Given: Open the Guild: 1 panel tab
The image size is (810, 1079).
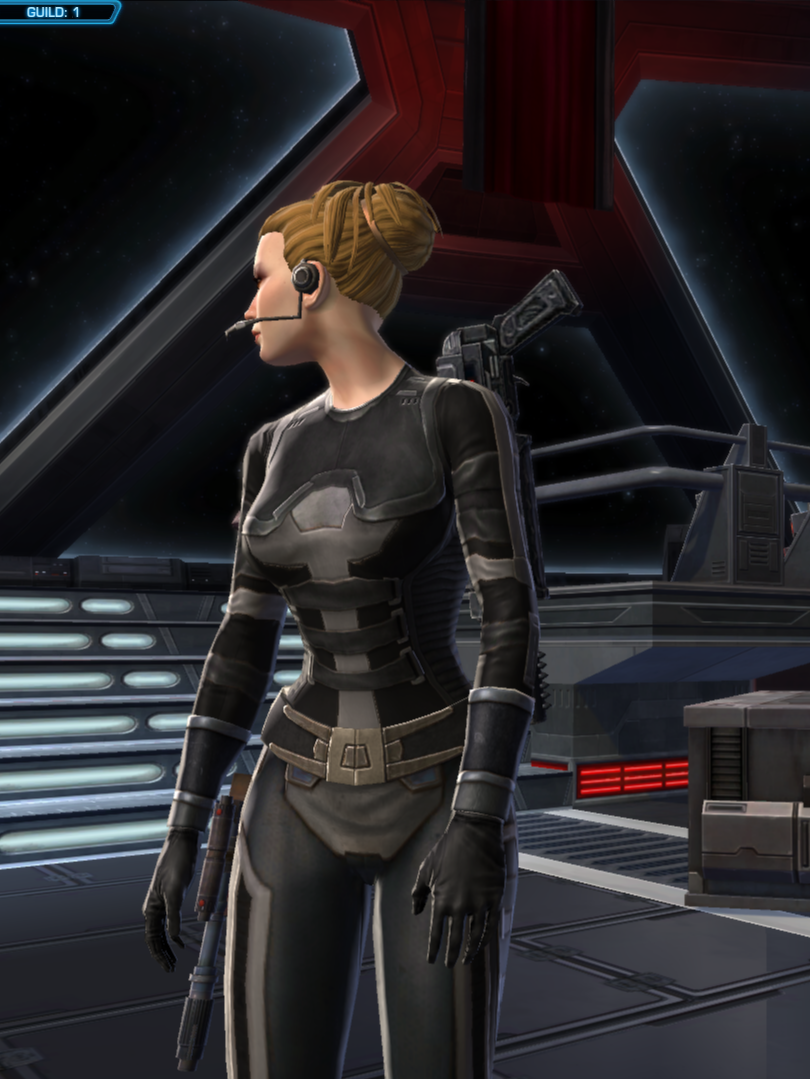Looking at the screenshot, I should pyautogui.click(x=55, y=11).
